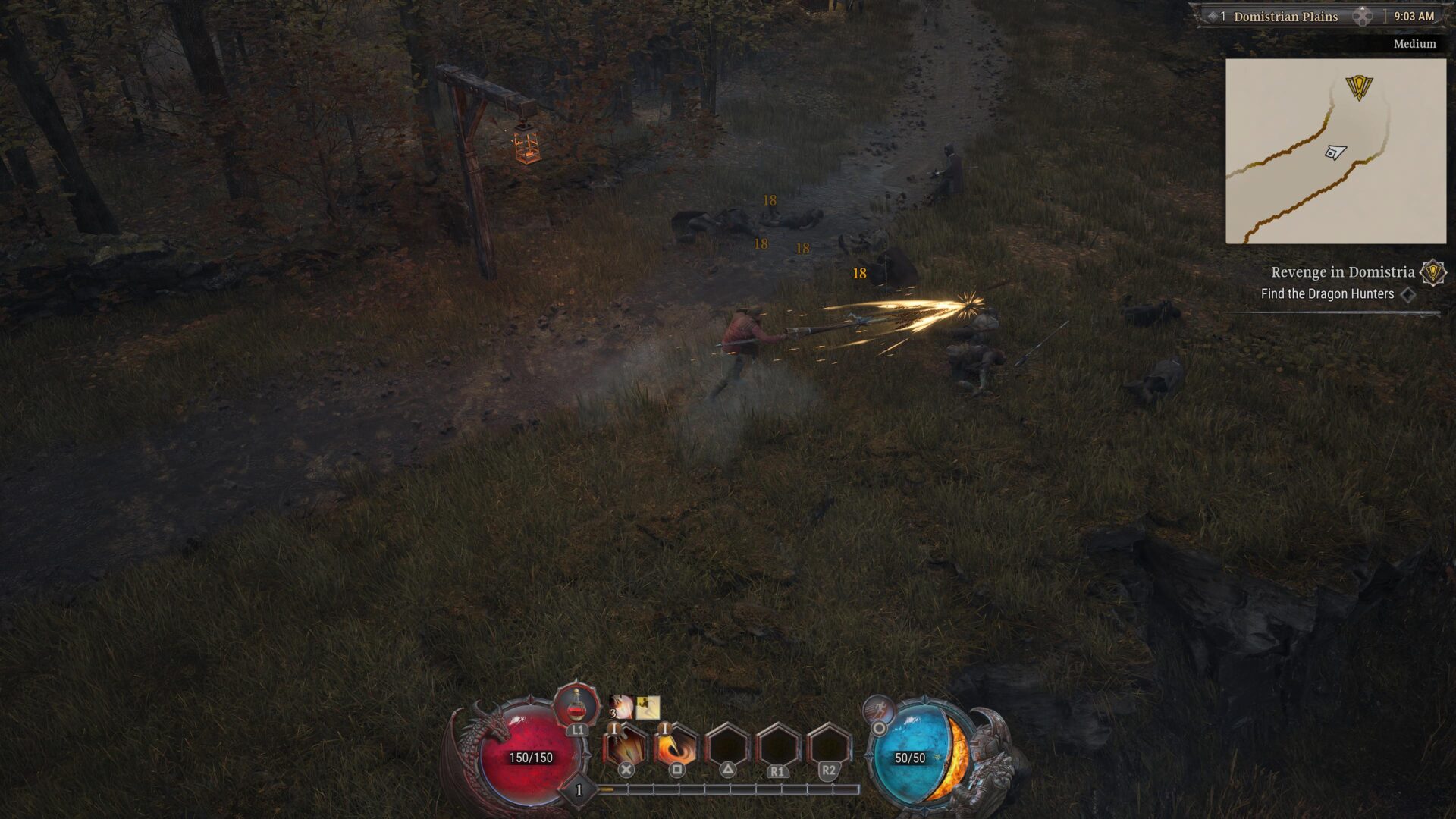Viewport: 1456px width, 819px height.
Task: Inspect the buff icon with stack count 3
Action: (x=622, y=708)
